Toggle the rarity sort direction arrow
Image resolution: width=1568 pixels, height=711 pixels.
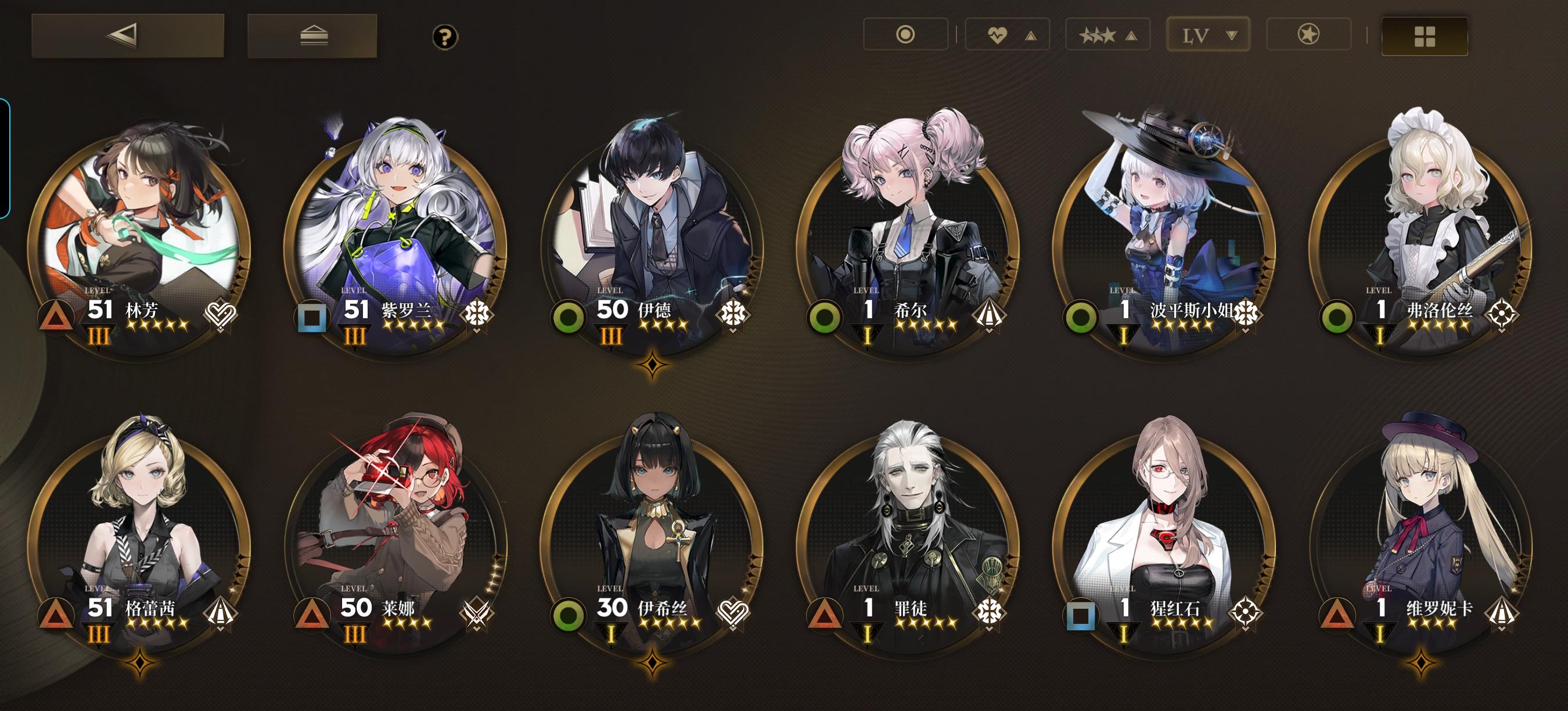(1132, 35)
